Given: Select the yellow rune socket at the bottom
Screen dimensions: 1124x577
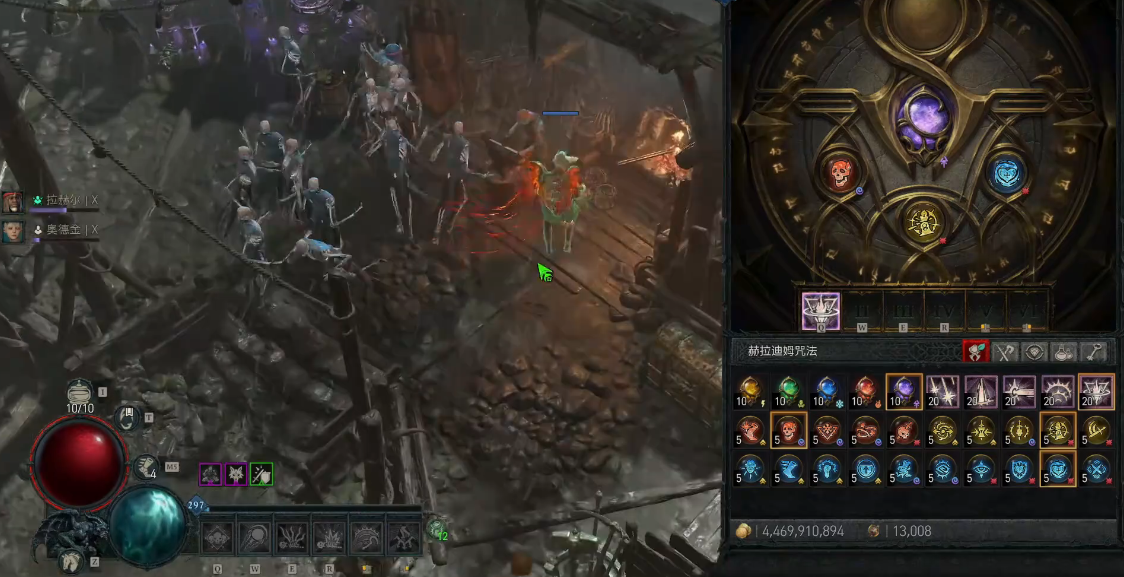Looking at the screenshot, I should 923,221.
